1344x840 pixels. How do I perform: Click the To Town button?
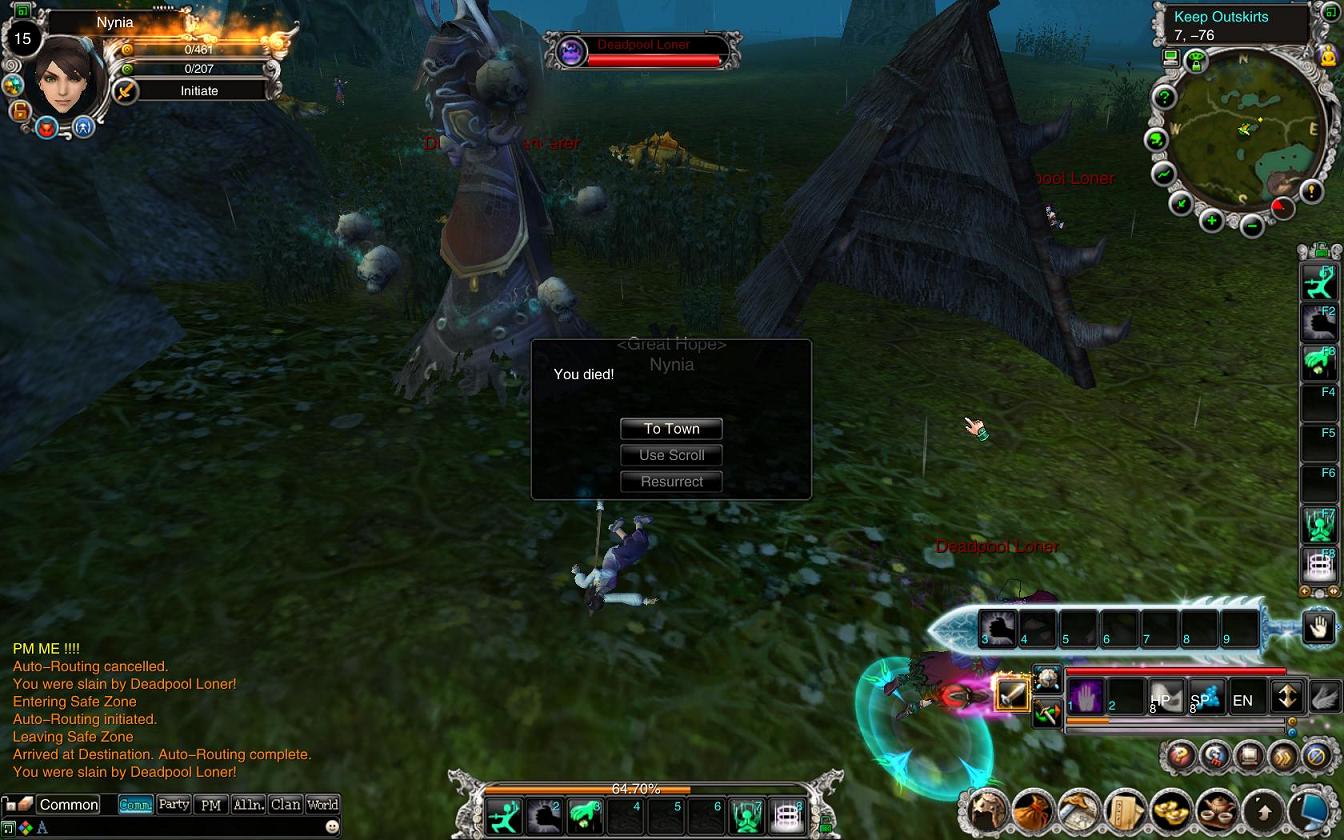pyautogui.click(x=671, y=428)
